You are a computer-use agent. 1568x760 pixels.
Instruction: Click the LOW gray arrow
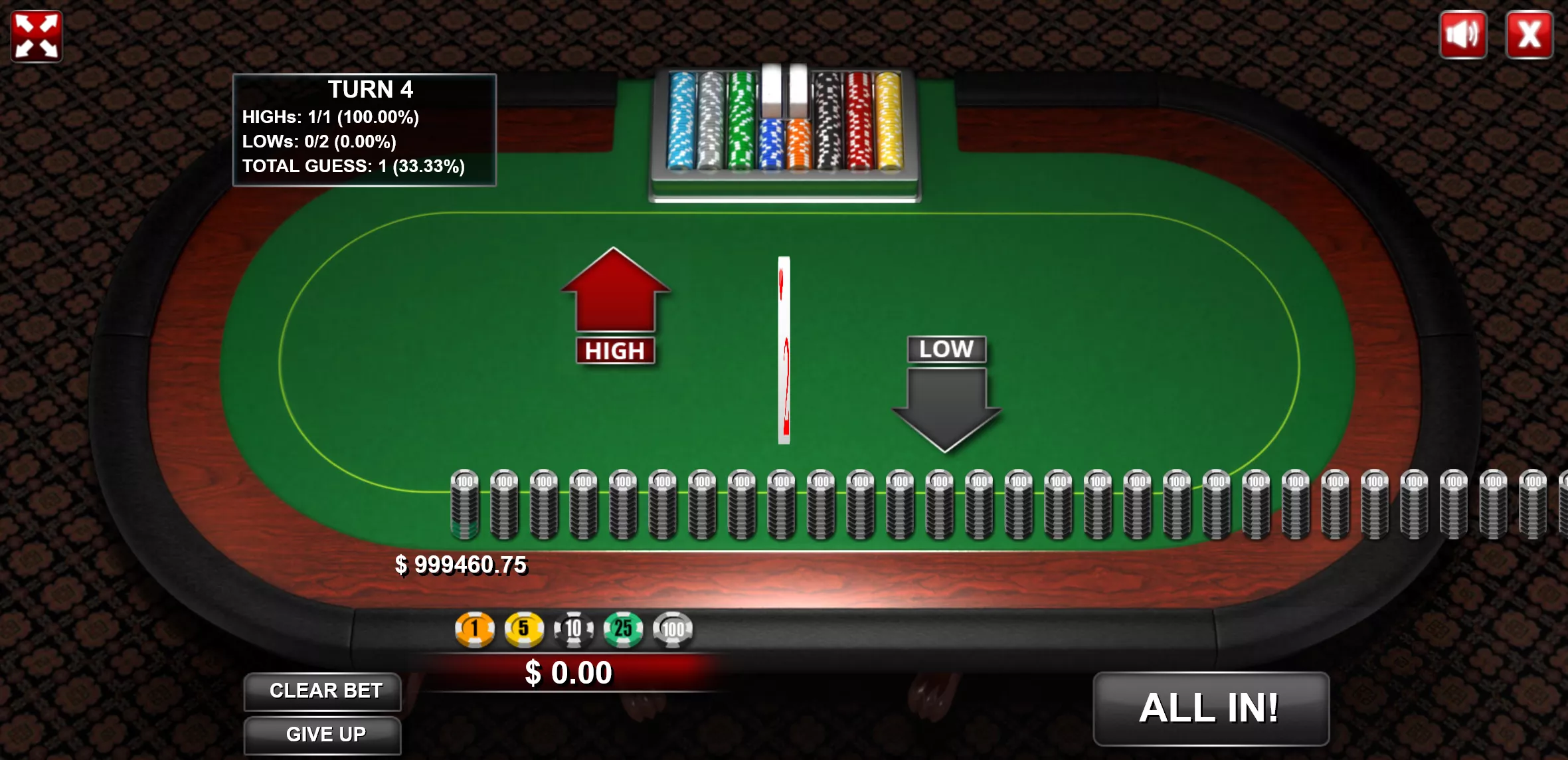click(x=946, y=399)
